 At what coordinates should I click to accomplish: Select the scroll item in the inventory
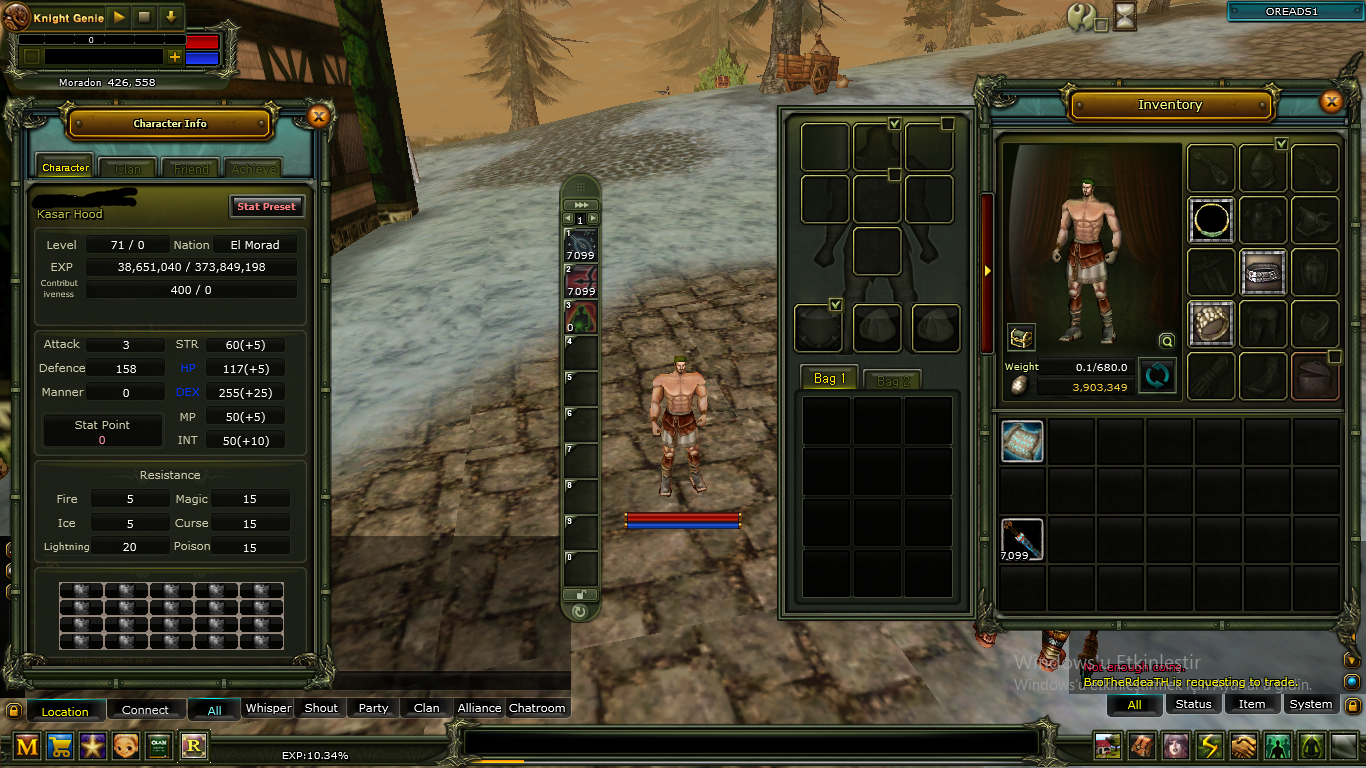(x=1022, y=441)
